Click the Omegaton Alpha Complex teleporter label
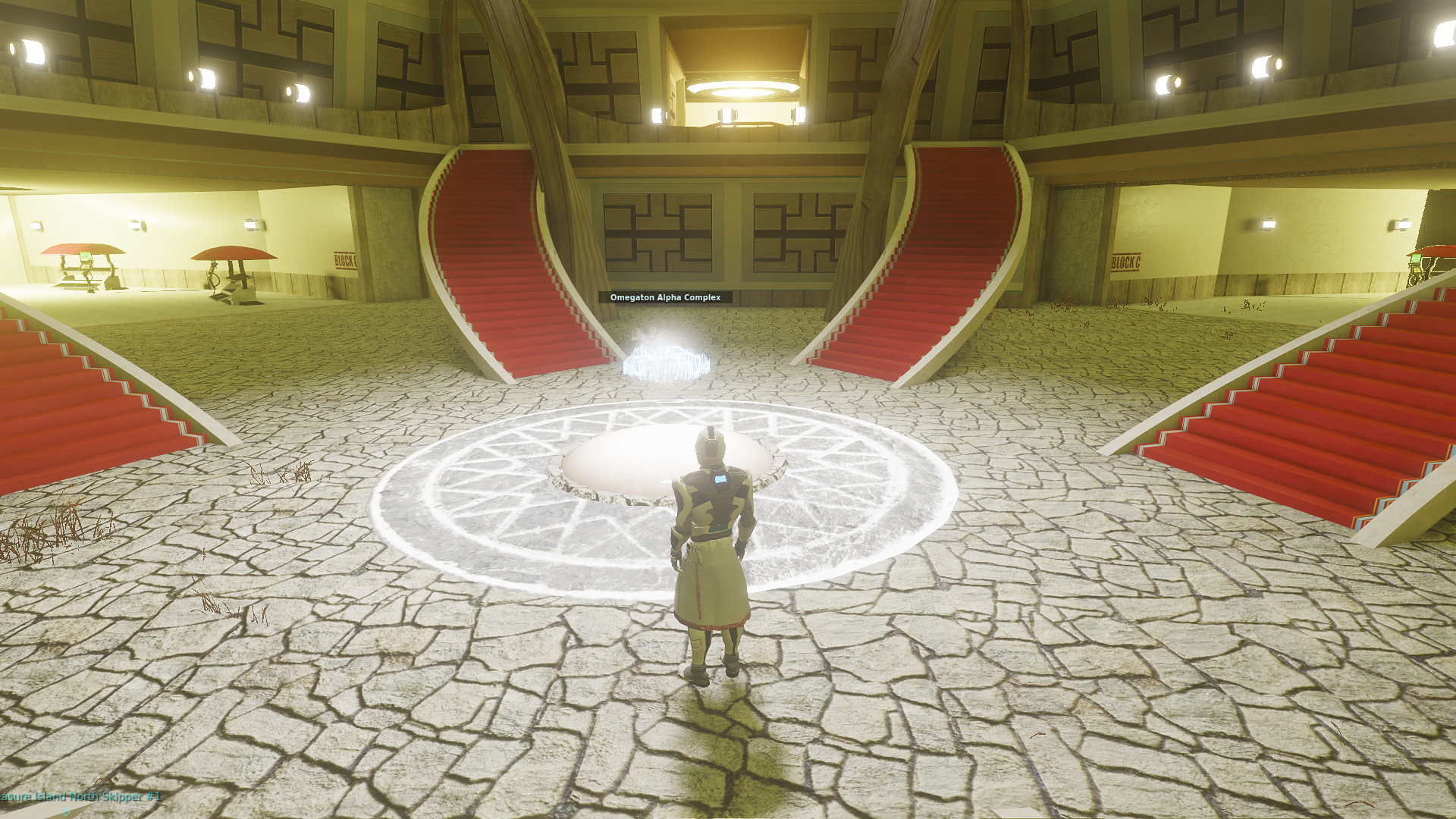Image resolution: width=1456 pixels, height=819 pixels. [665, 297]
